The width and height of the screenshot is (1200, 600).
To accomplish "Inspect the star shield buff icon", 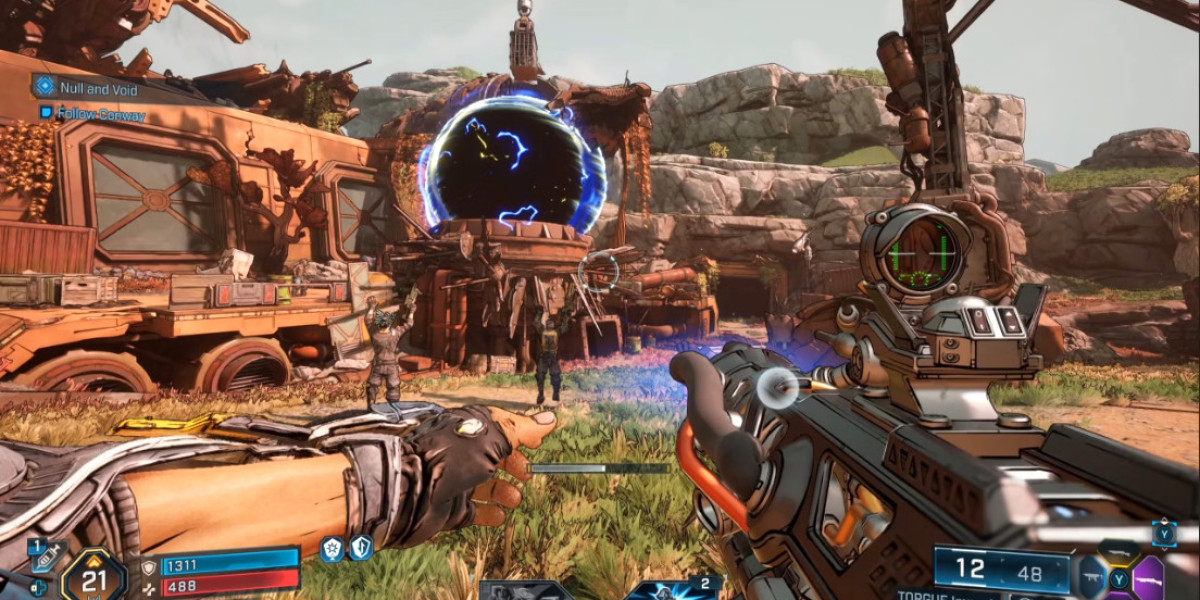I will pos(331,547).
